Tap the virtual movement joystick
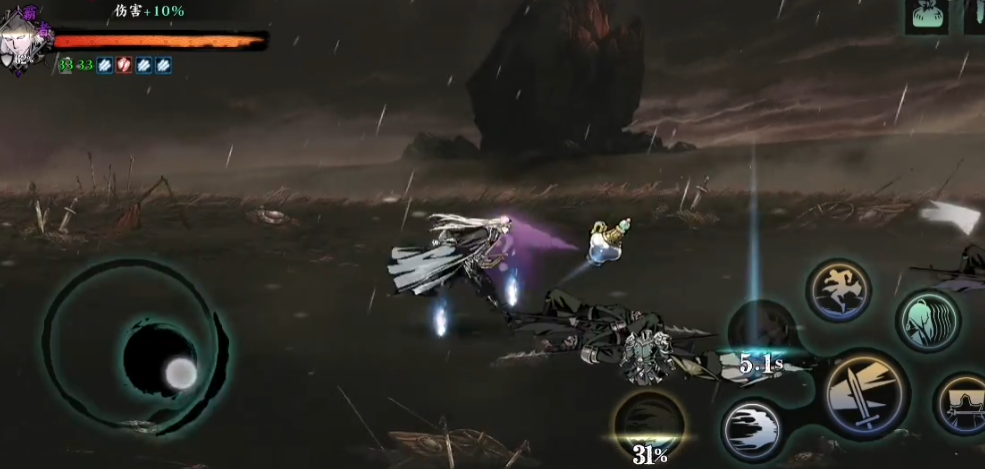 [x=160, y=360]
